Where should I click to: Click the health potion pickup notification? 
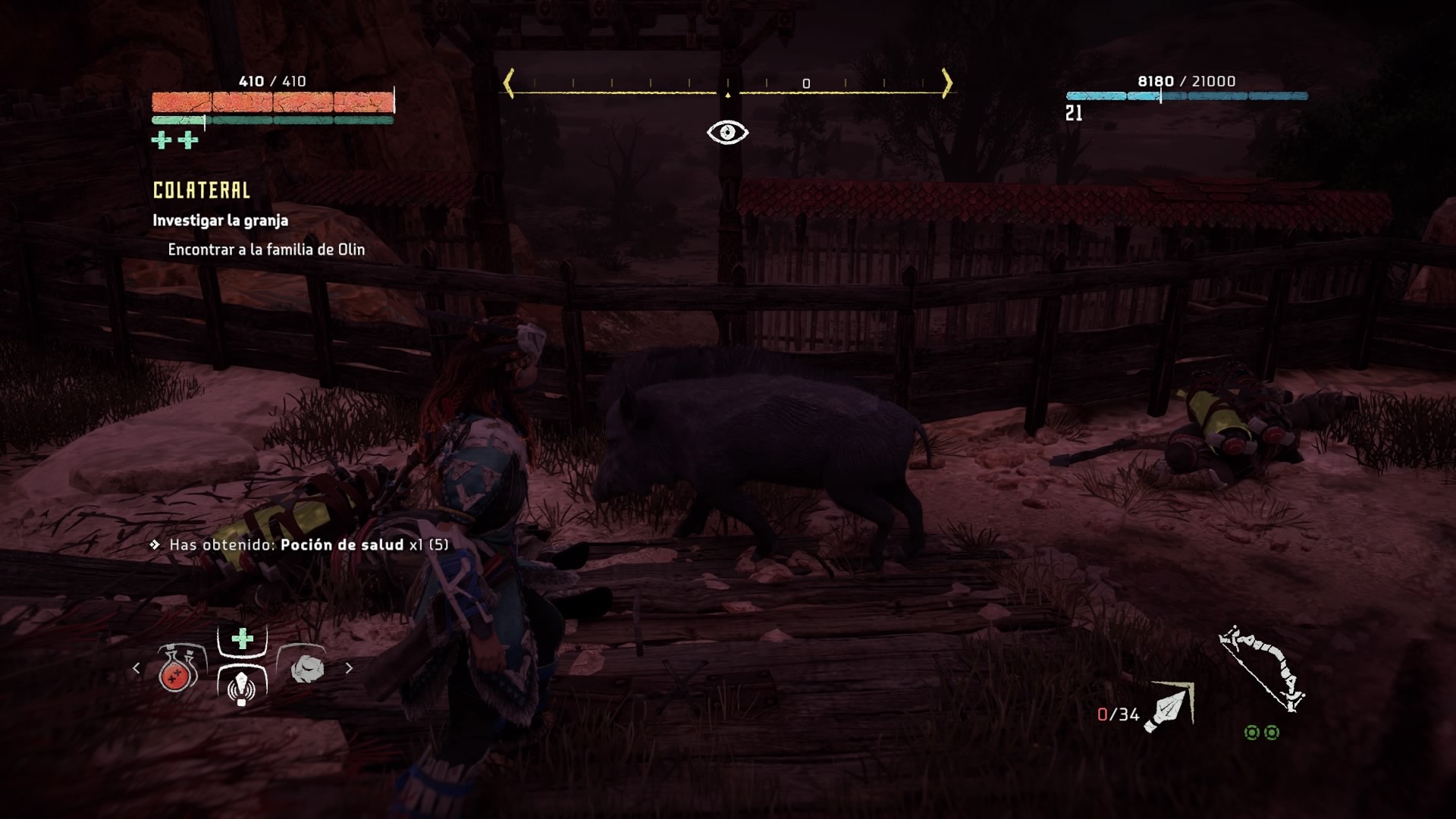click(309, 544)
